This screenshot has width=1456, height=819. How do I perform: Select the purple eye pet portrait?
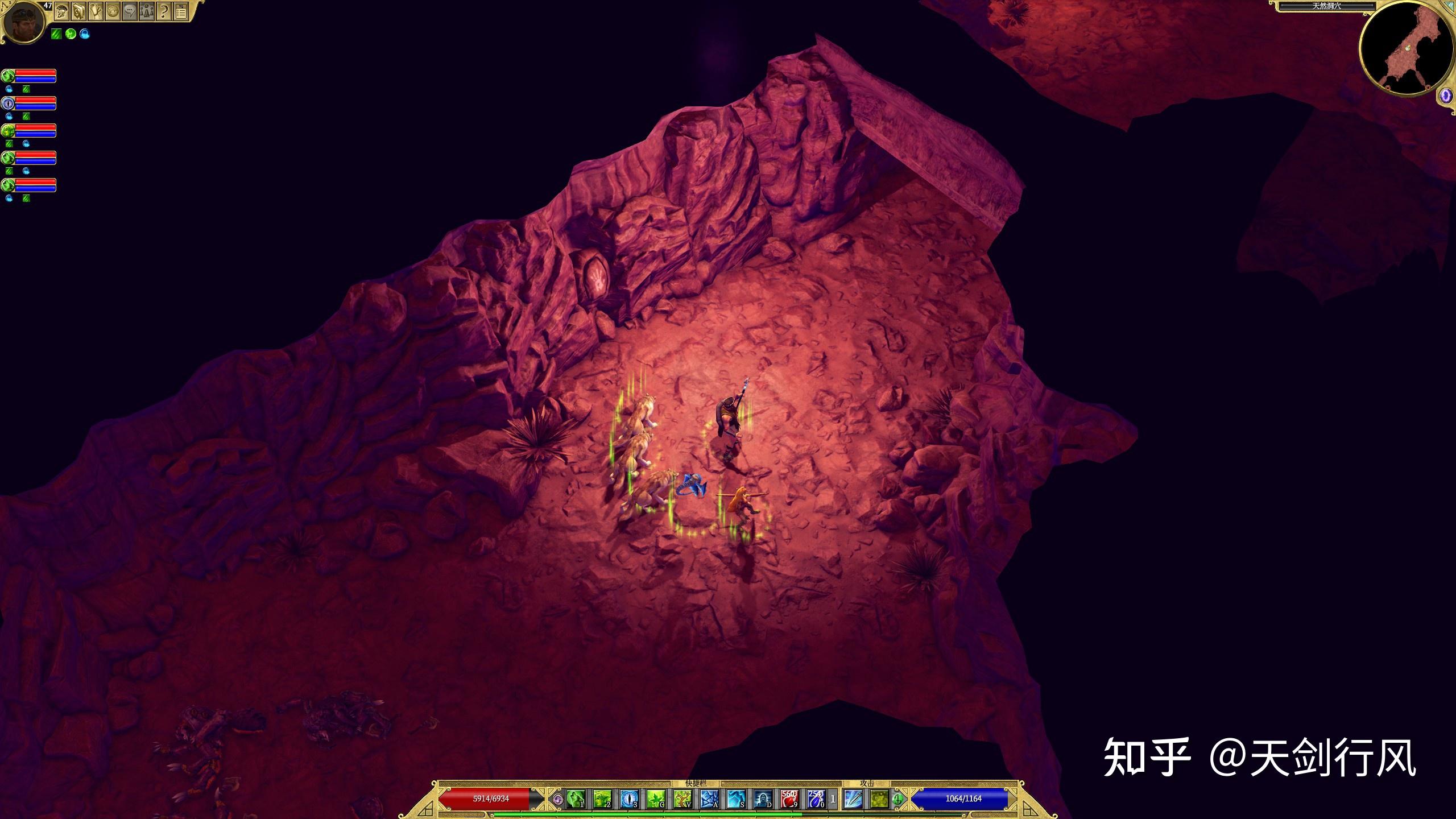pyautogui.click(x=8, y=104)
